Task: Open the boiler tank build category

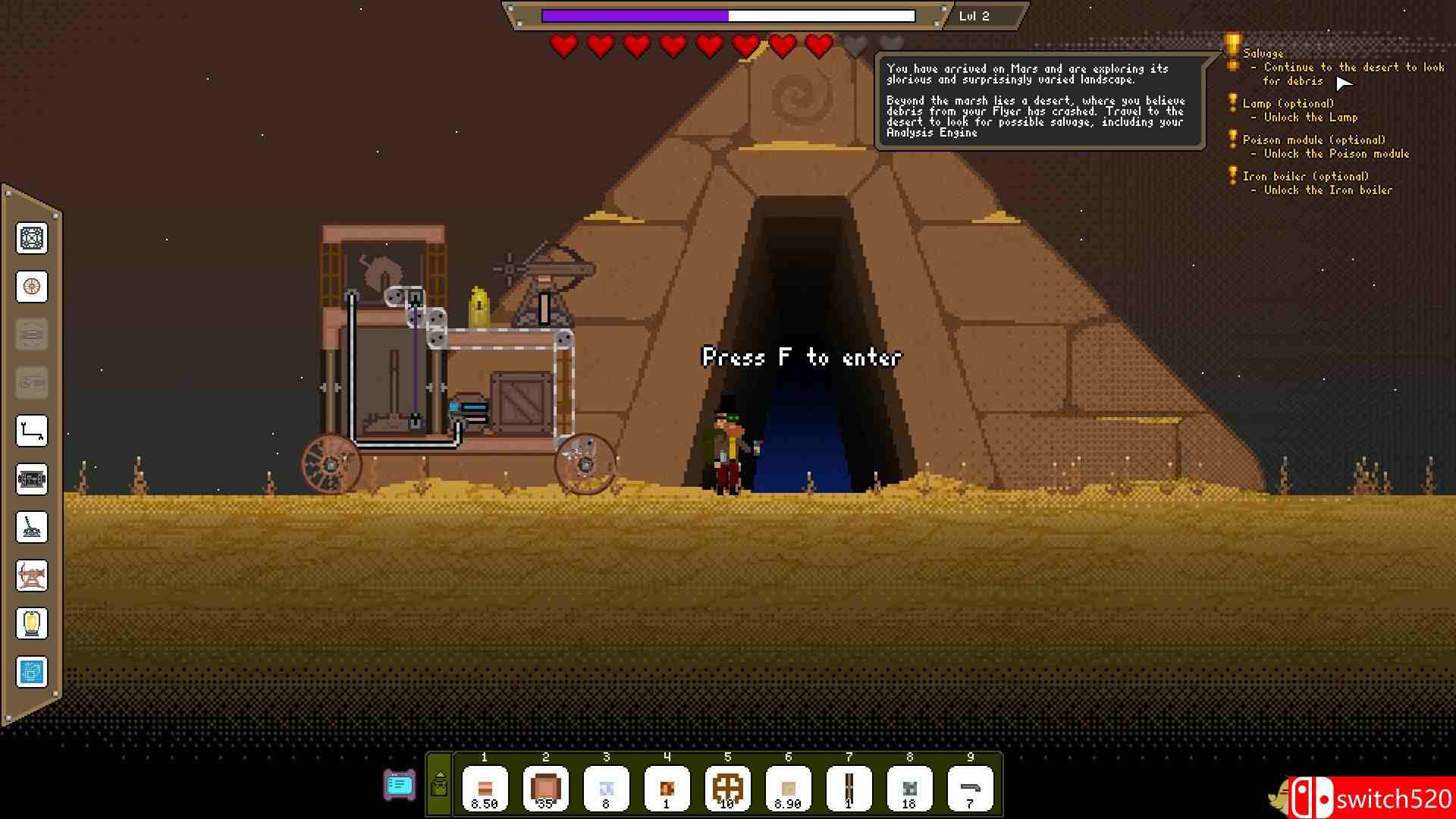Action: 32,479
